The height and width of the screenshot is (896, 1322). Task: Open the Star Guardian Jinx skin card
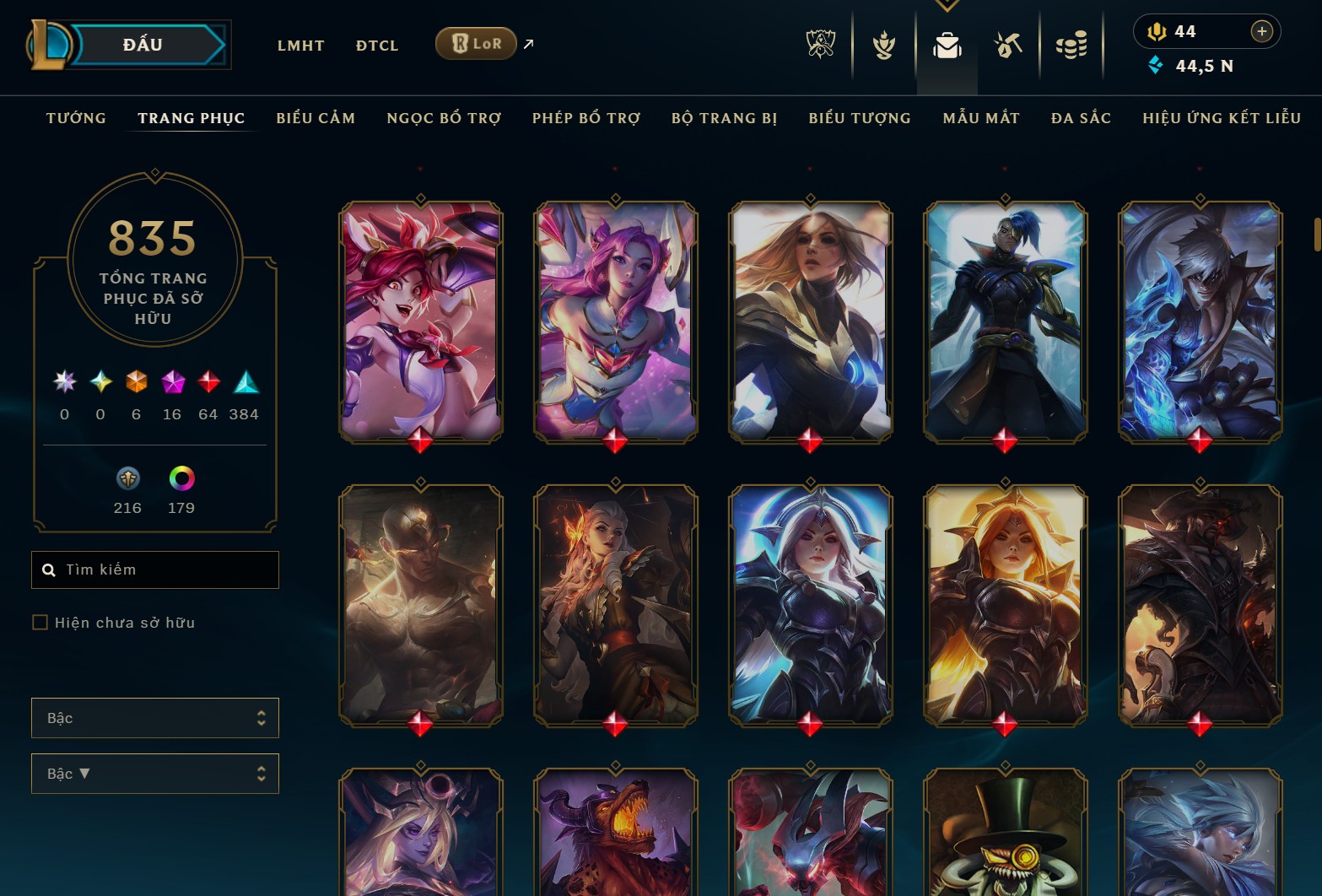(419, 321)
